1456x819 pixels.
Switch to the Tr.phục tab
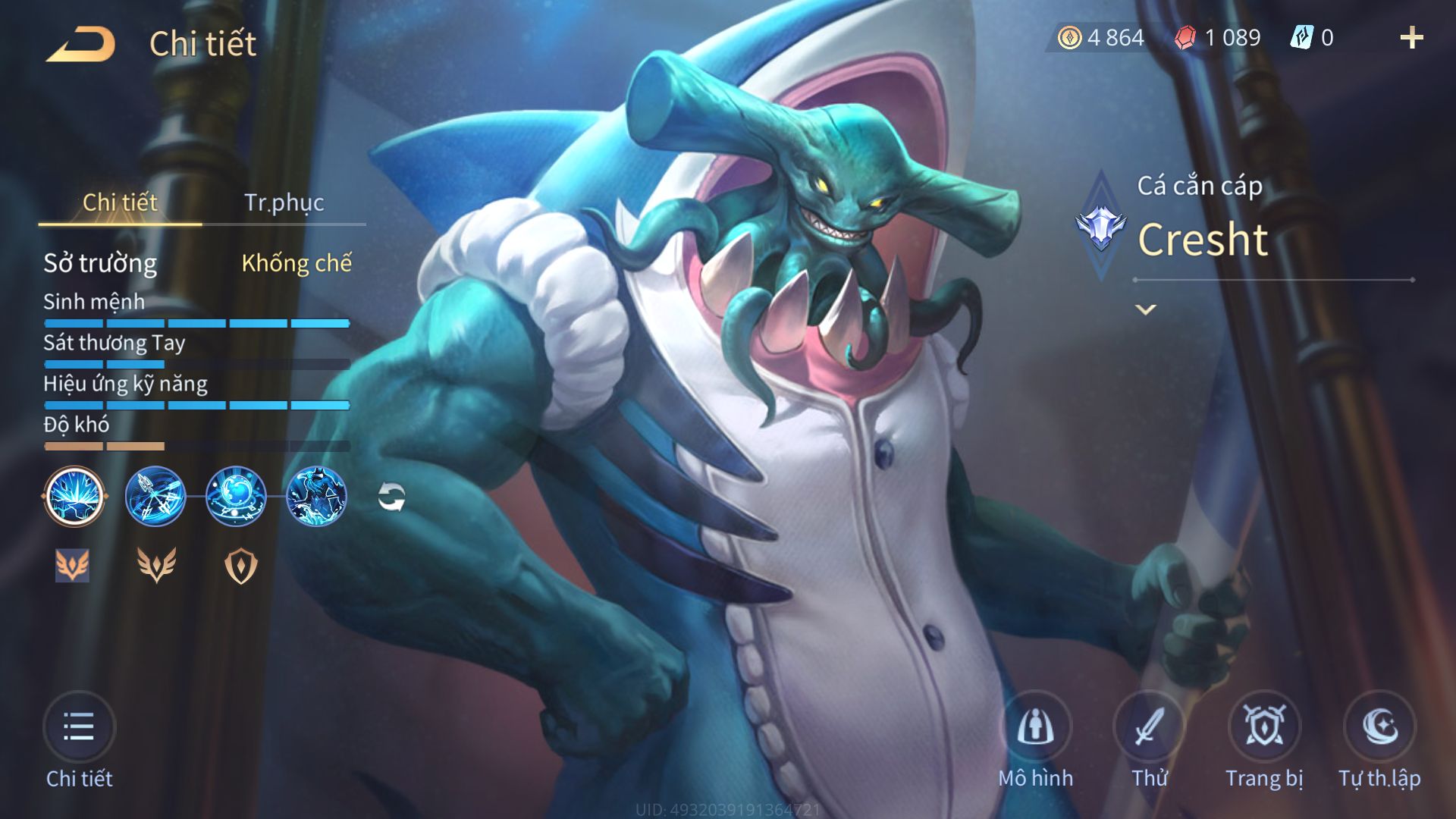pyautogui.click(x=284, y=202)
